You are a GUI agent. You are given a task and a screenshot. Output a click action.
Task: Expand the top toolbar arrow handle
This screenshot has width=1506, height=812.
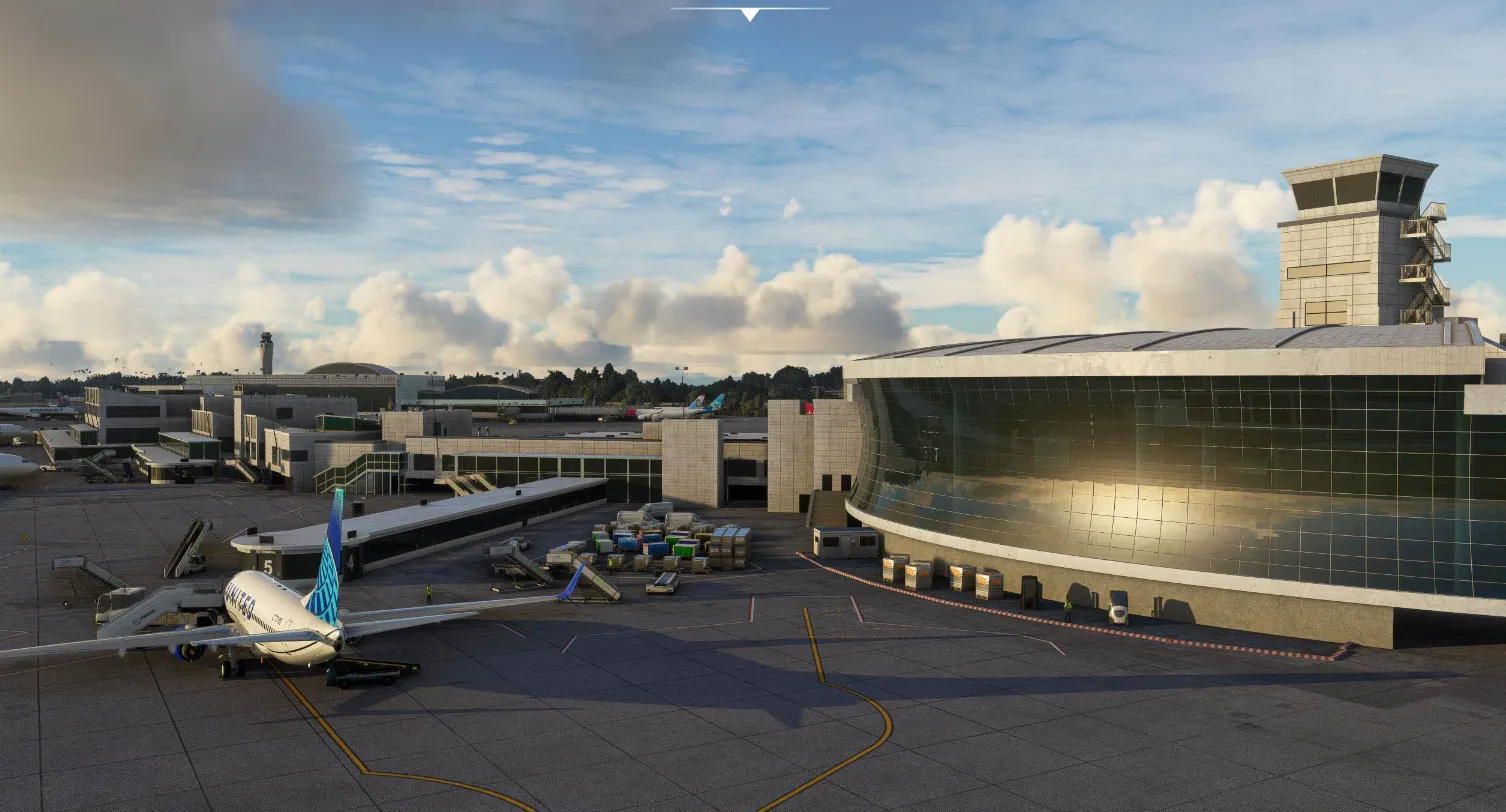[x=750, y=14]
